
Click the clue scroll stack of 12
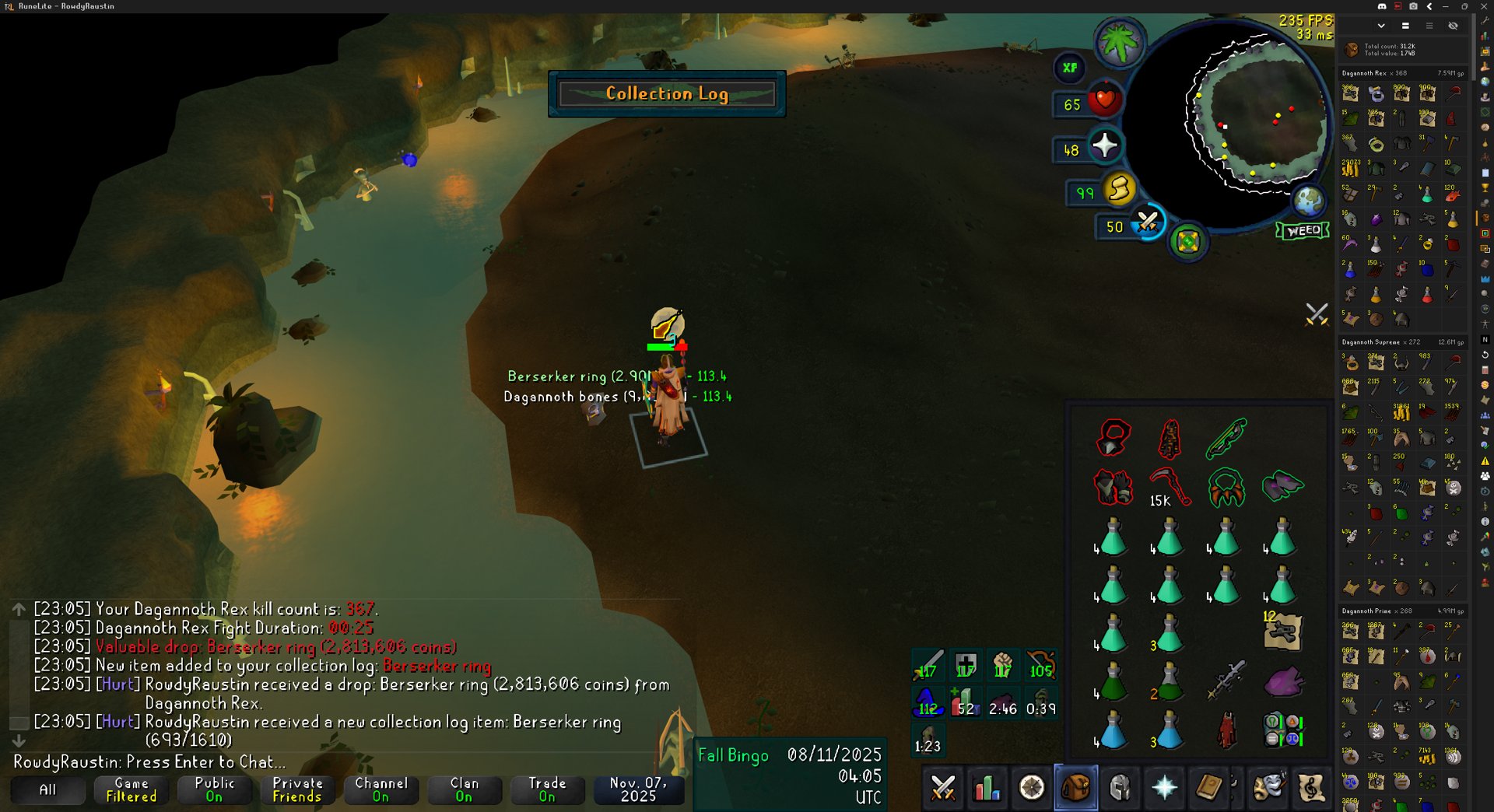pyautogui.click(x=1282, y=631)
